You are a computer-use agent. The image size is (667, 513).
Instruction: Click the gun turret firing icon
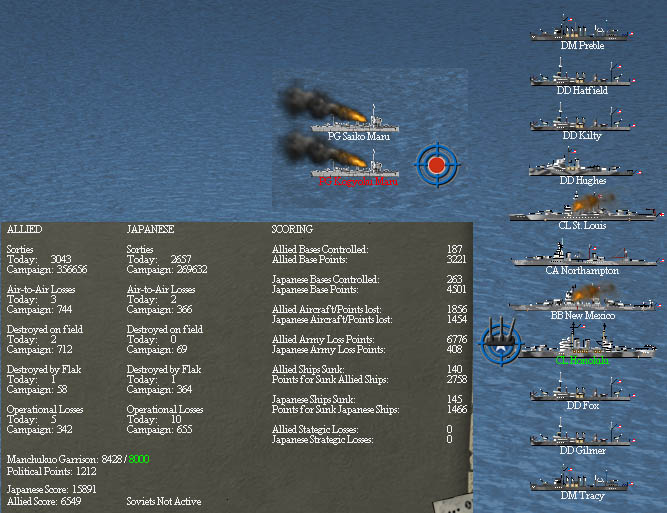click(501, 342)
